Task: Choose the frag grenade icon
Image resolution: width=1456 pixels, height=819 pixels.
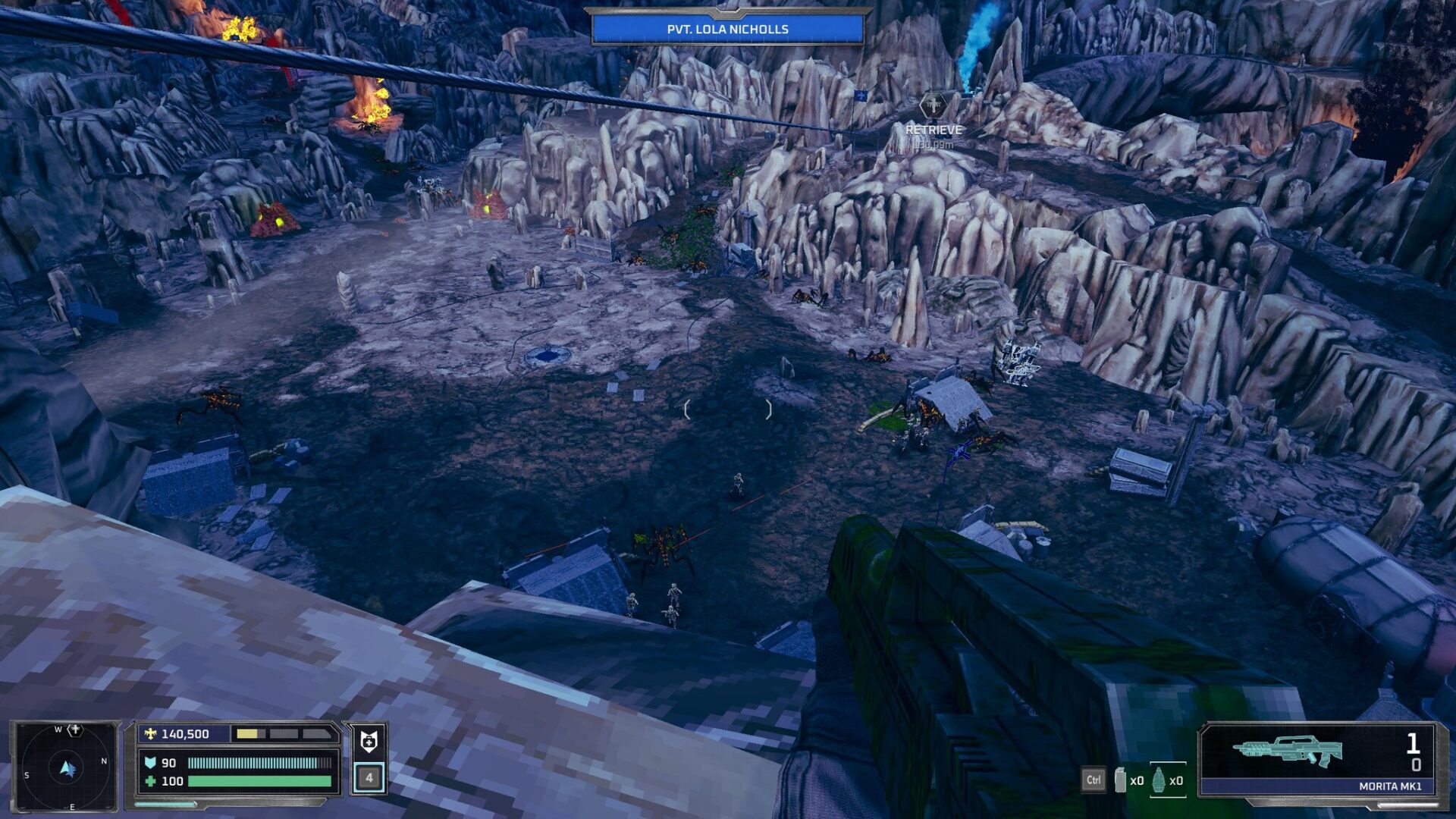Action: [x=1158, y=780]
